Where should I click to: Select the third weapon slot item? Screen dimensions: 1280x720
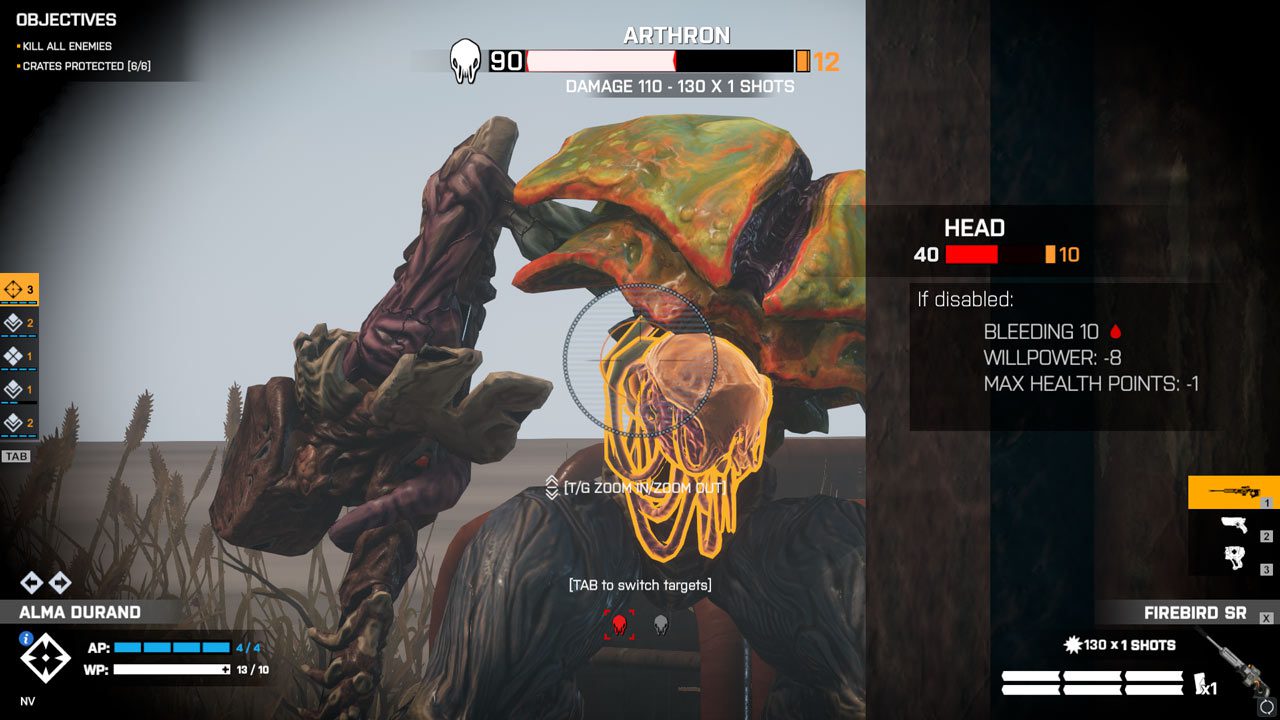tap(1232, 559)
